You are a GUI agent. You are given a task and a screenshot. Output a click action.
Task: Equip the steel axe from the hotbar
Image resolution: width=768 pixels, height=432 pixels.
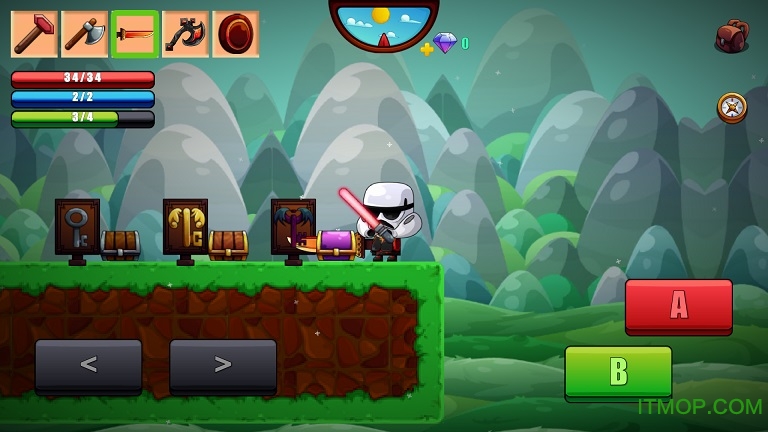coord(84,34)
